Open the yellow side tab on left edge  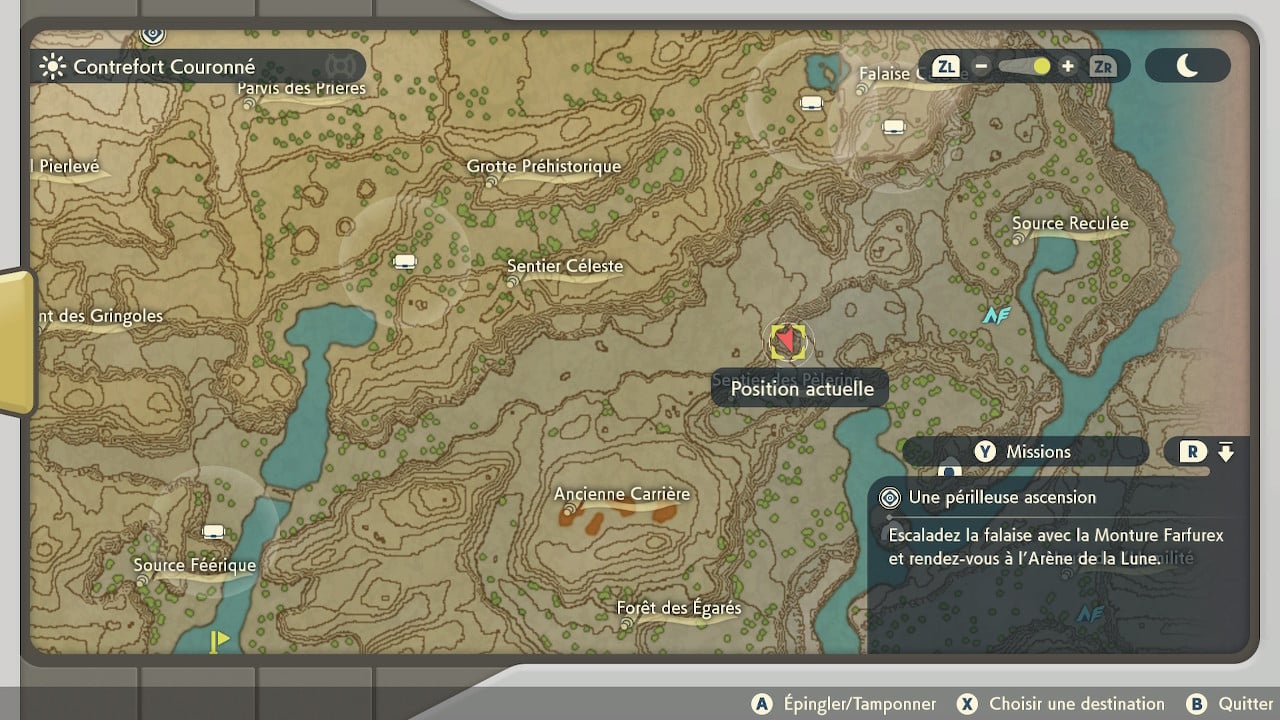tap(17, 340)
